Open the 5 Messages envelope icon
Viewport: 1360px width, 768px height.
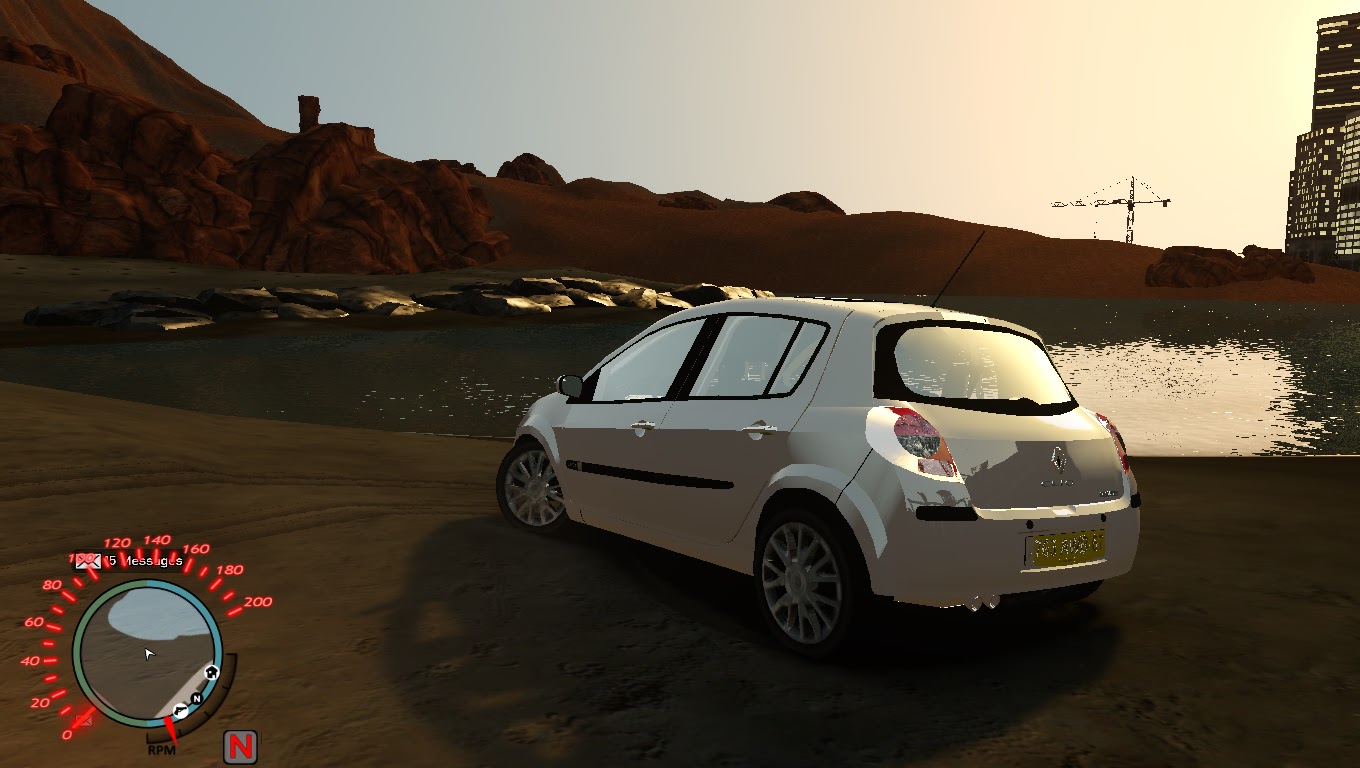pyautogui.click(x=88, y=560)
